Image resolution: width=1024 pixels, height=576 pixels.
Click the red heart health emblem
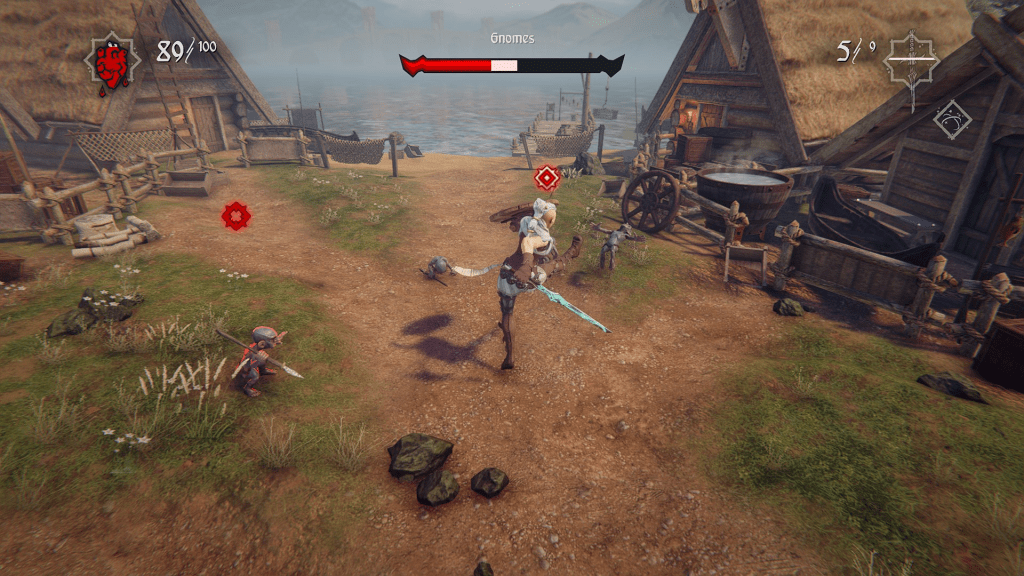112,62
